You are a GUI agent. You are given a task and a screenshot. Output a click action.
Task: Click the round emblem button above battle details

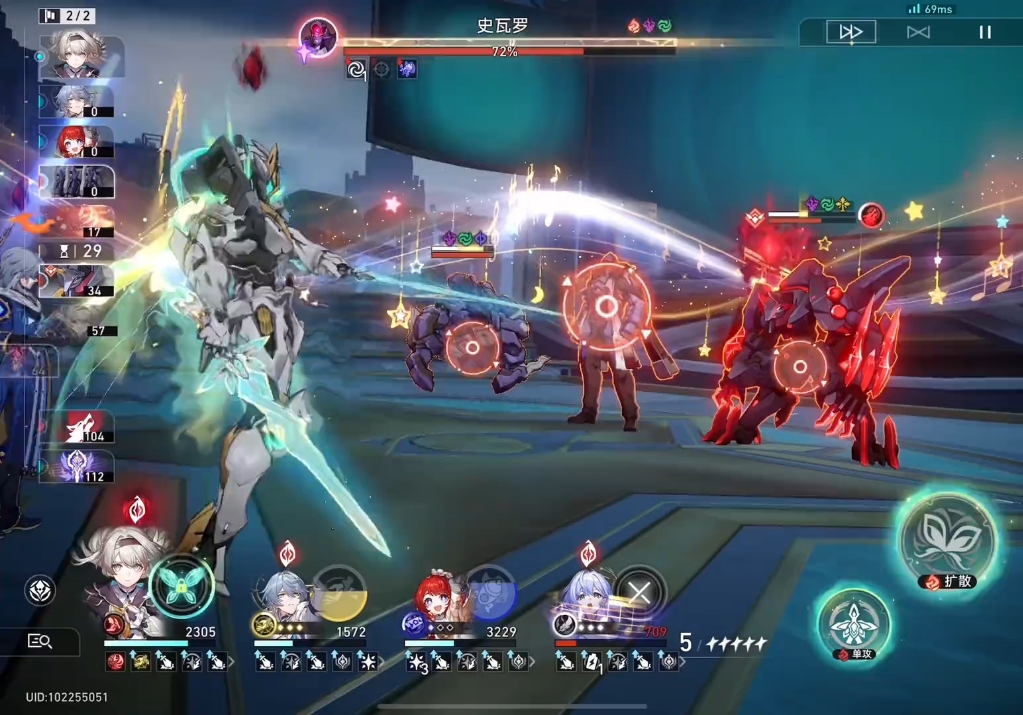point(40,590)
